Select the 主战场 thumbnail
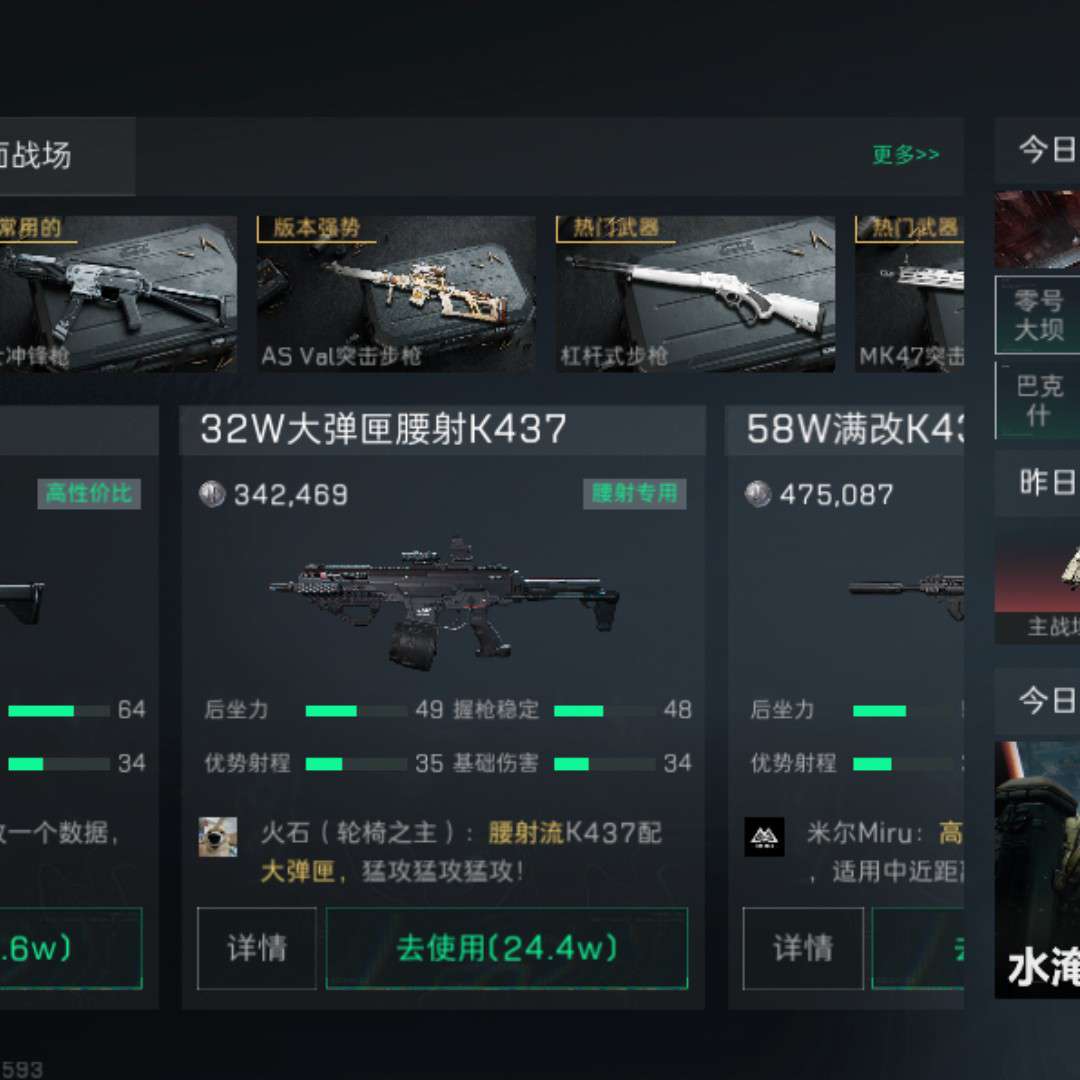 [1038, 585]
